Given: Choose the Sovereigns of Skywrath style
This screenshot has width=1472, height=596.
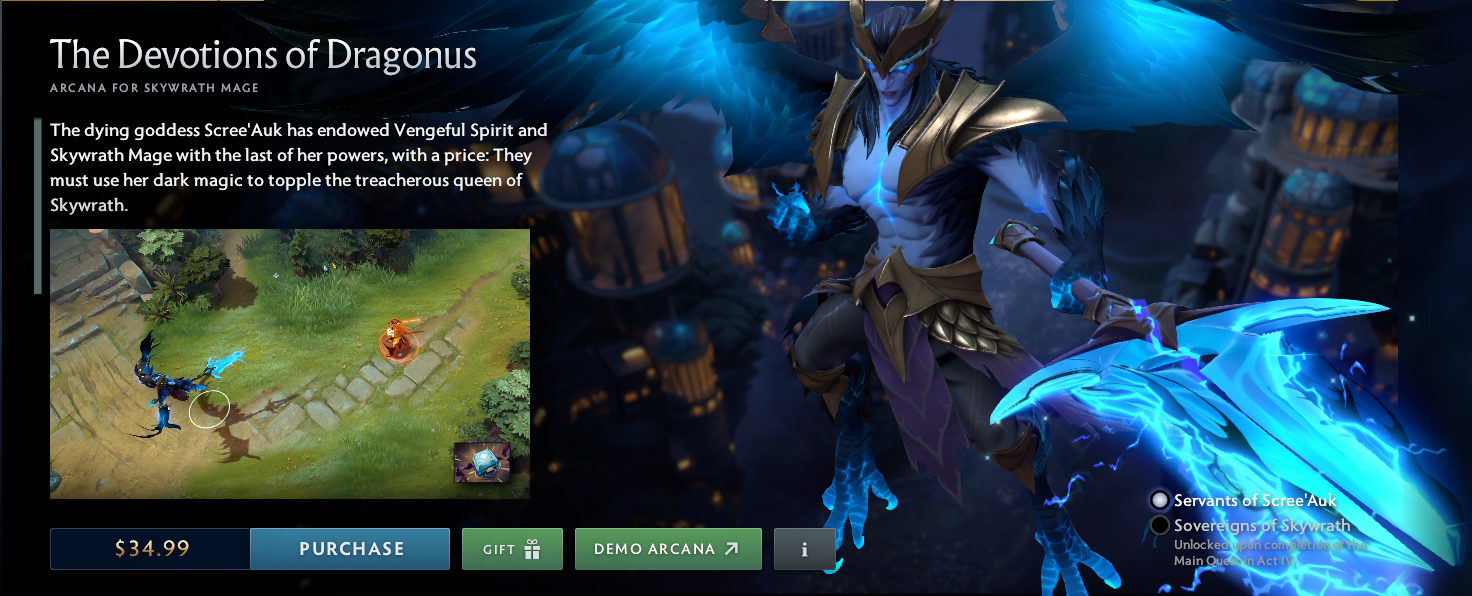Looking at the screenshot, I should click(x=1160, y=525).
